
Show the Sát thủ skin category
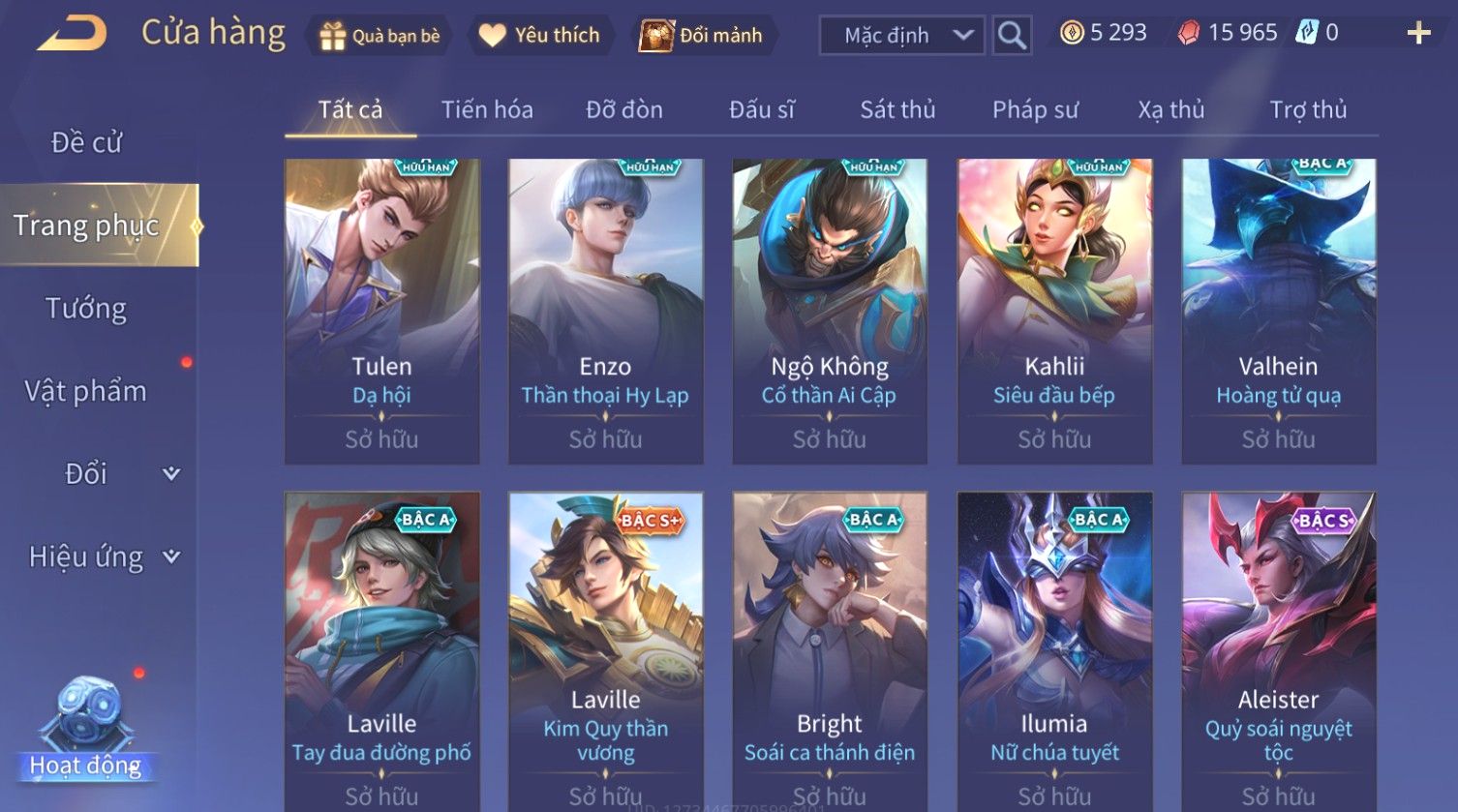(x=897, y=110)
